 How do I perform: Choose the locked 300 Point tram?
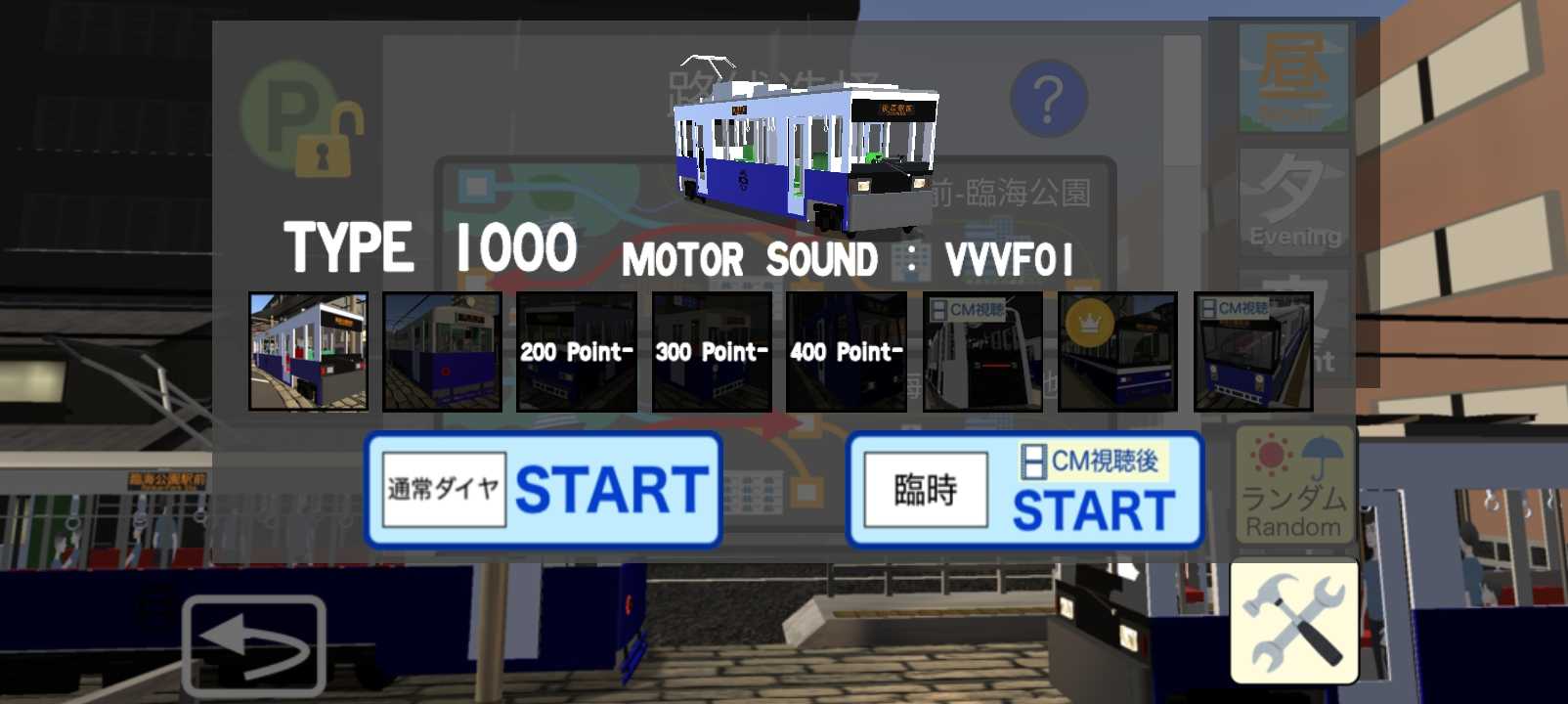pos(712,352)
